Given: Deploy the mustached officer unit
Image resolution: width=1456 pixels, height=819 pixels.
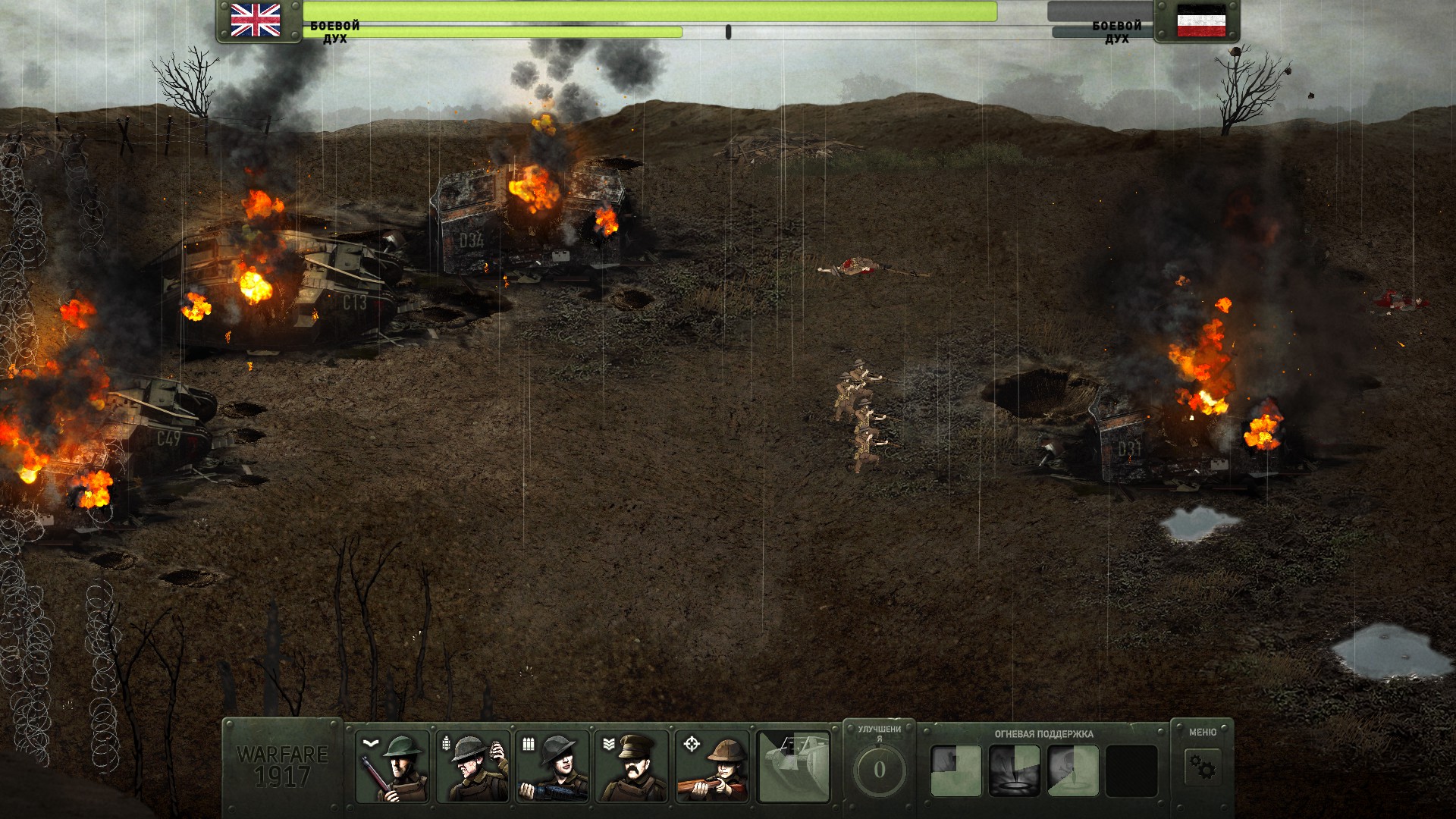Looking at the screenshot, I should point(632,767).
